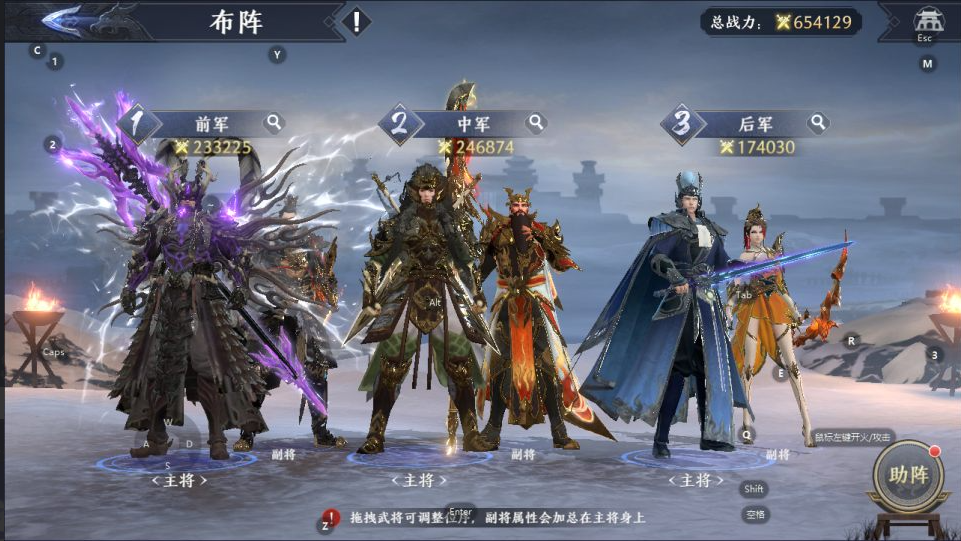
Task: Inspect the 前军 front army magnifier
Action: (x=274, y=123)
